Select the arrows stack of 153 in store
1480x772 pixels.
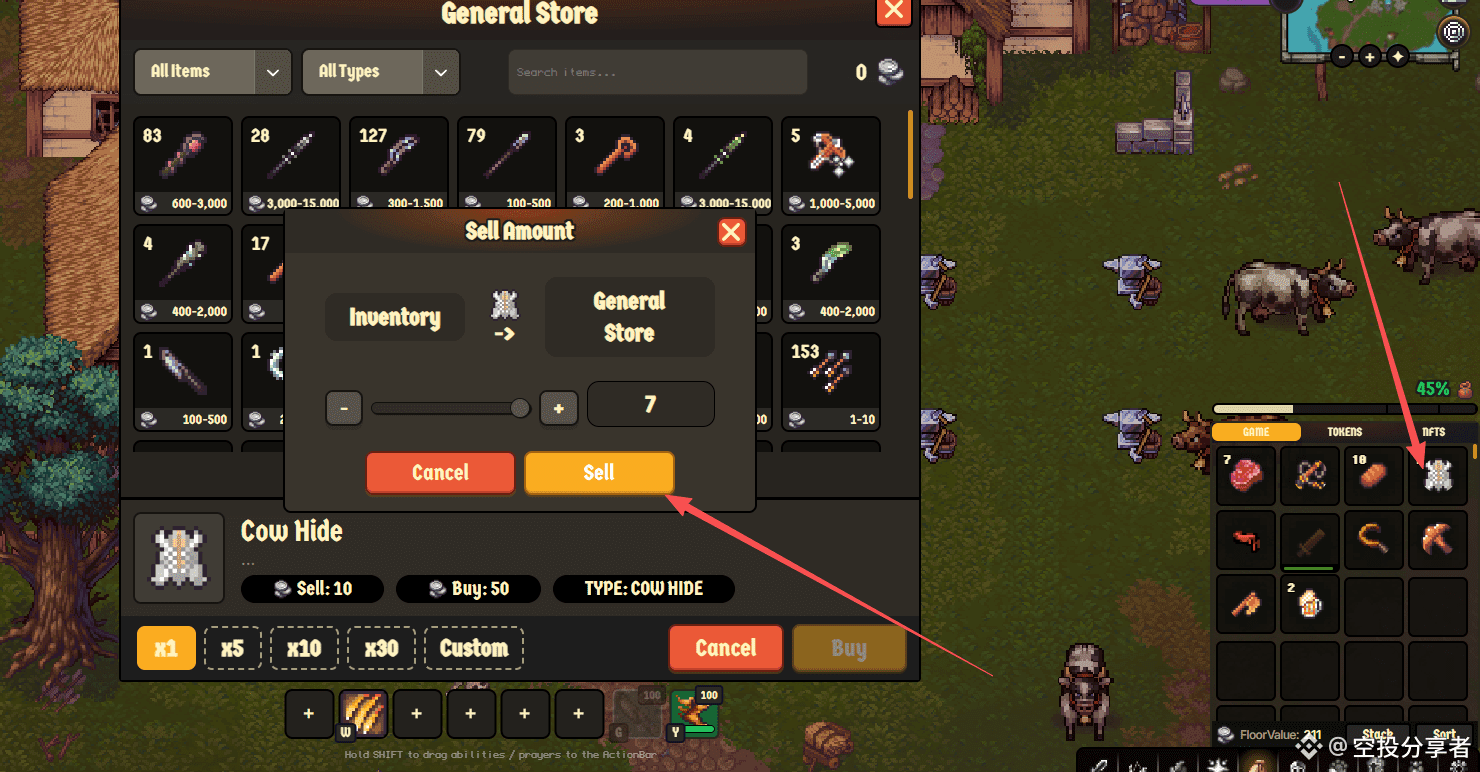(831, 381)
